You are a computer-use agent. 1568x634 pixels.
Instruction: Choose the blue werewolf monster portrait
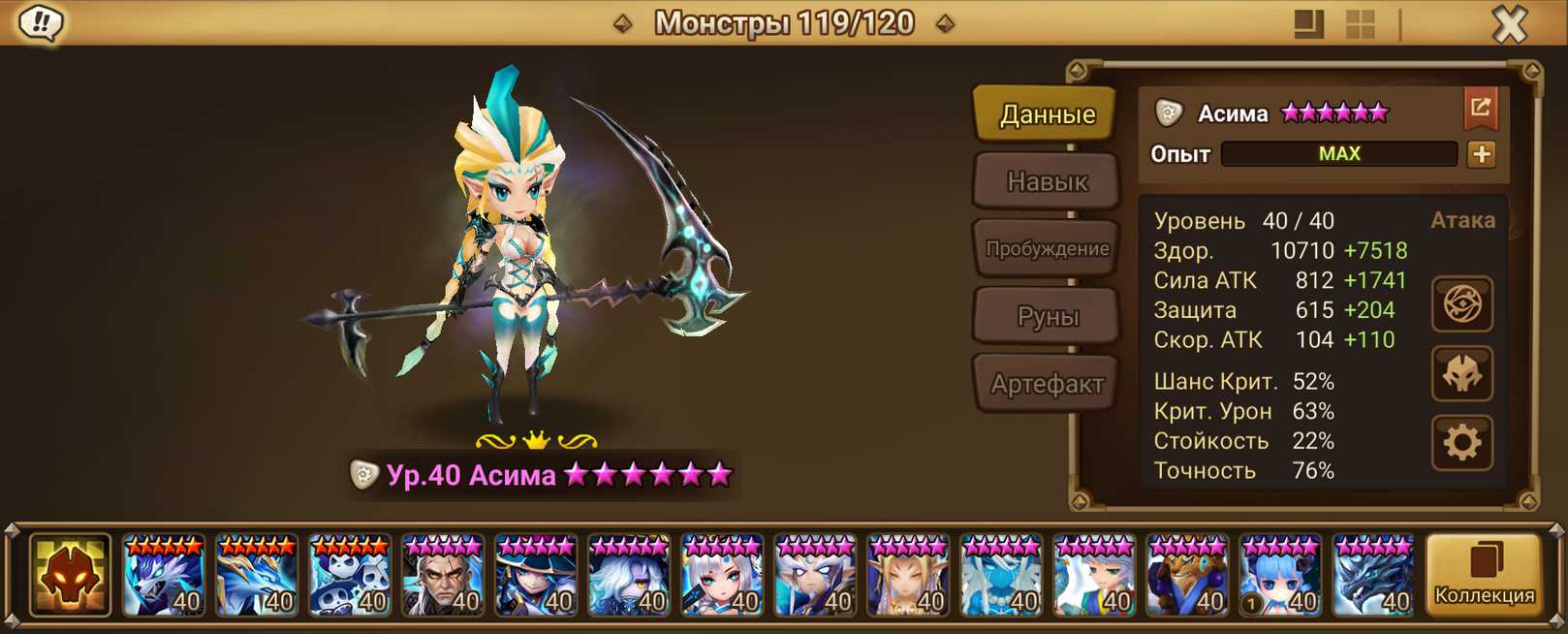click(163, 576)
